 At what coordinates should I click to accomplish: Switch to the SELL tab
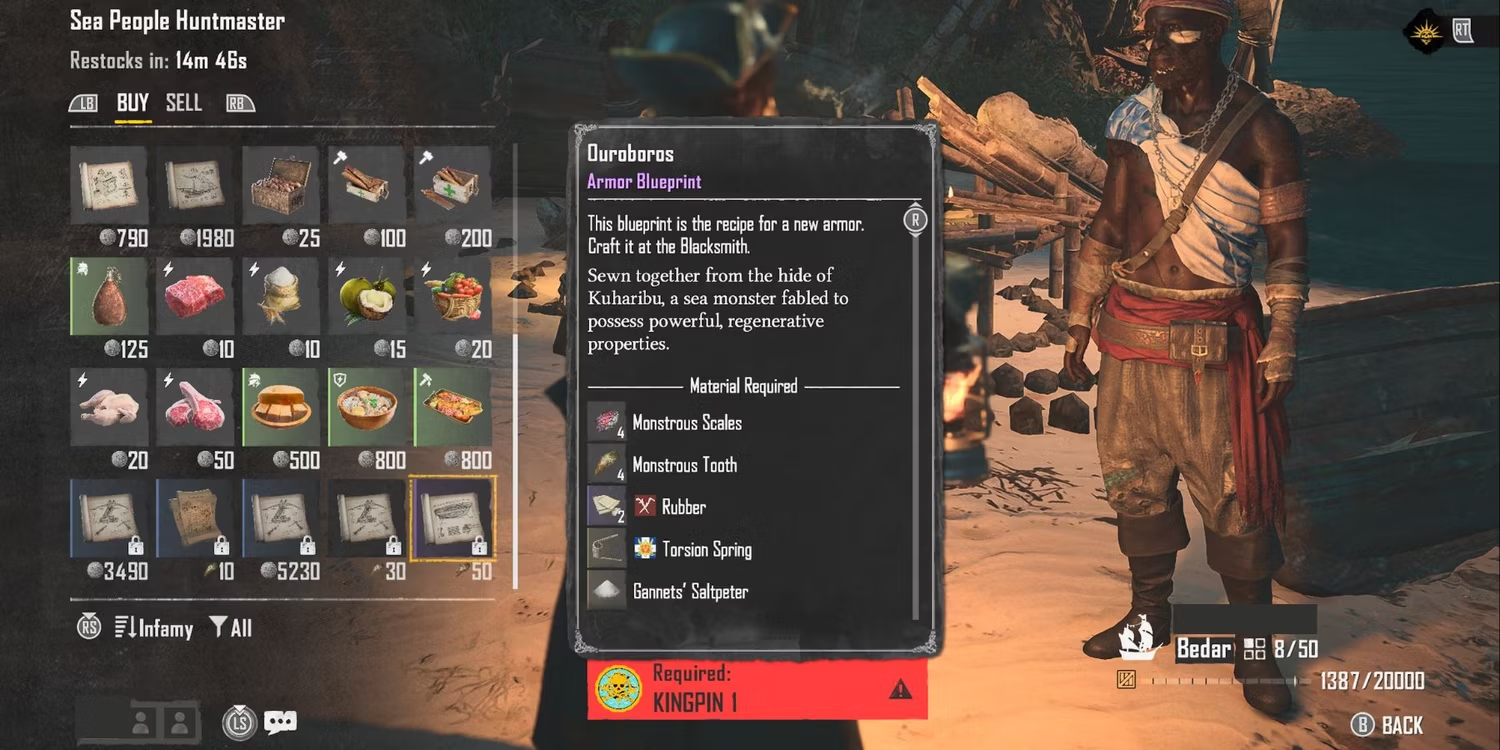pyautogui.click(x=184, y=103)
